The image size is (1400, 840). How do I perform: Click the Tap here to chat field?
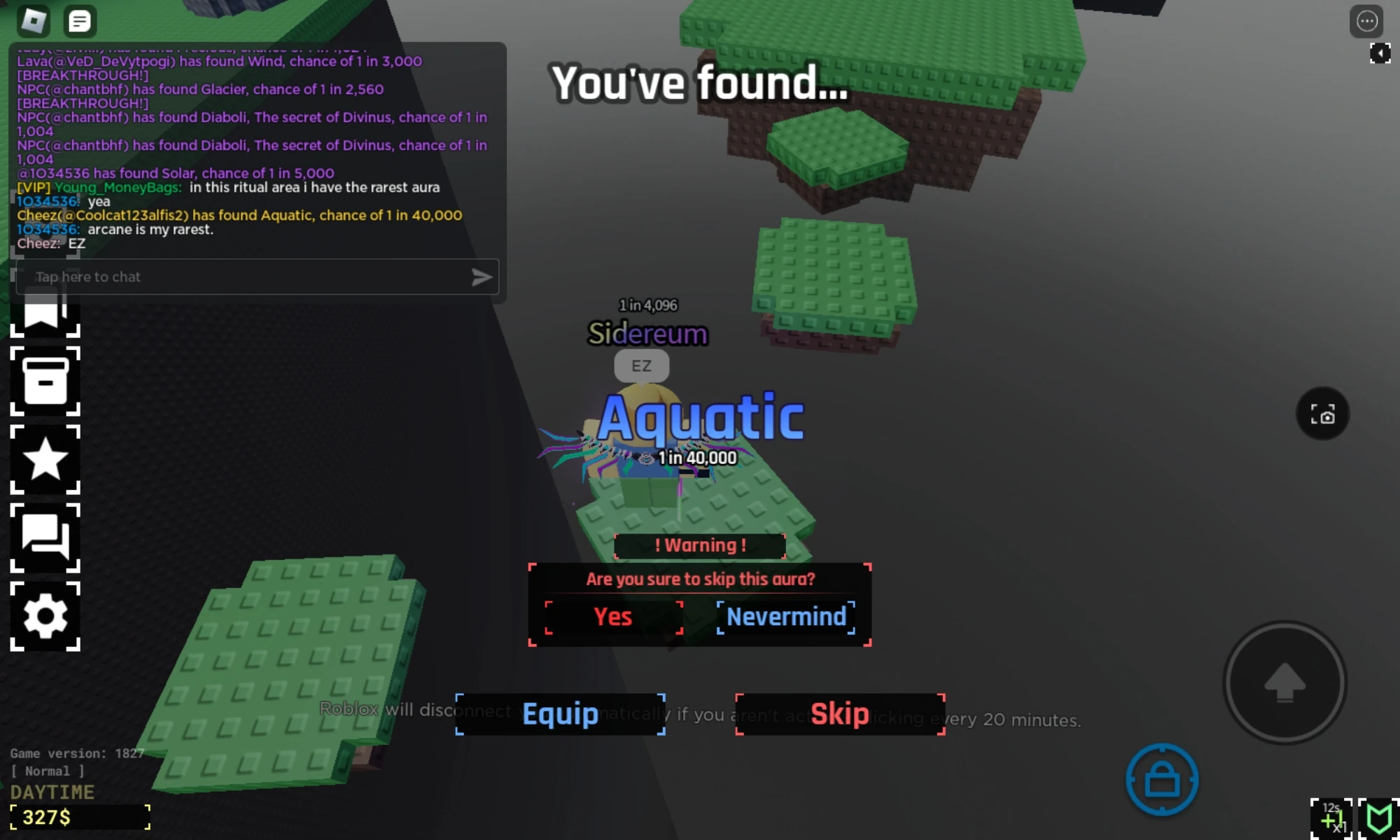tap(210, 276)
